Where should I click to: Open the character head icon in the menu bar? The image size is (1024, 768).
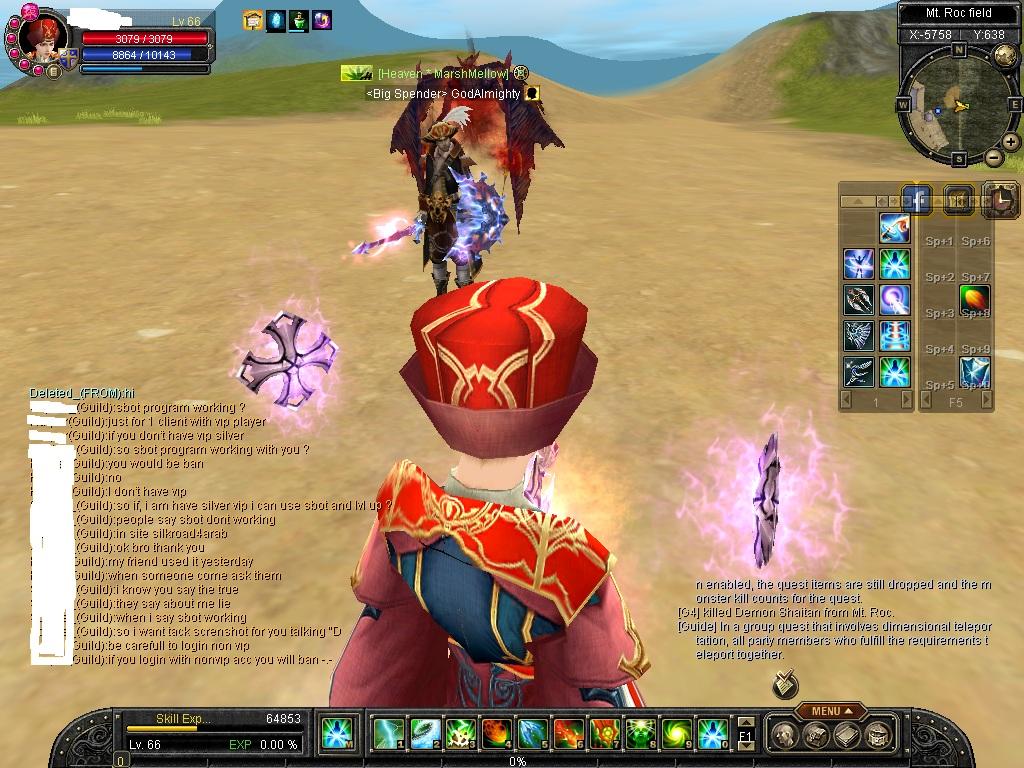[787, 736]
